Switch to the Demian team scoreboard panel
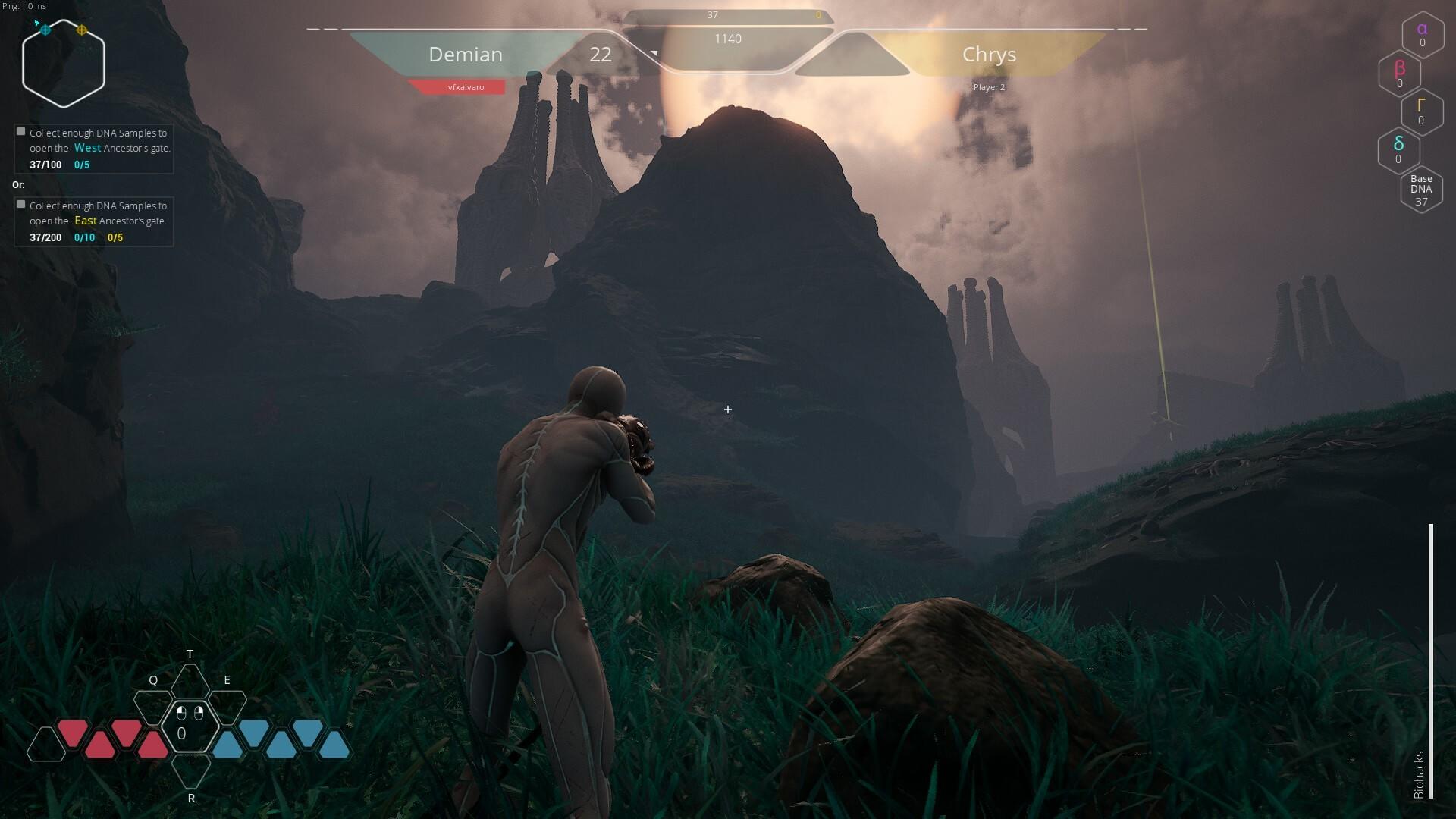 (466, 54)
